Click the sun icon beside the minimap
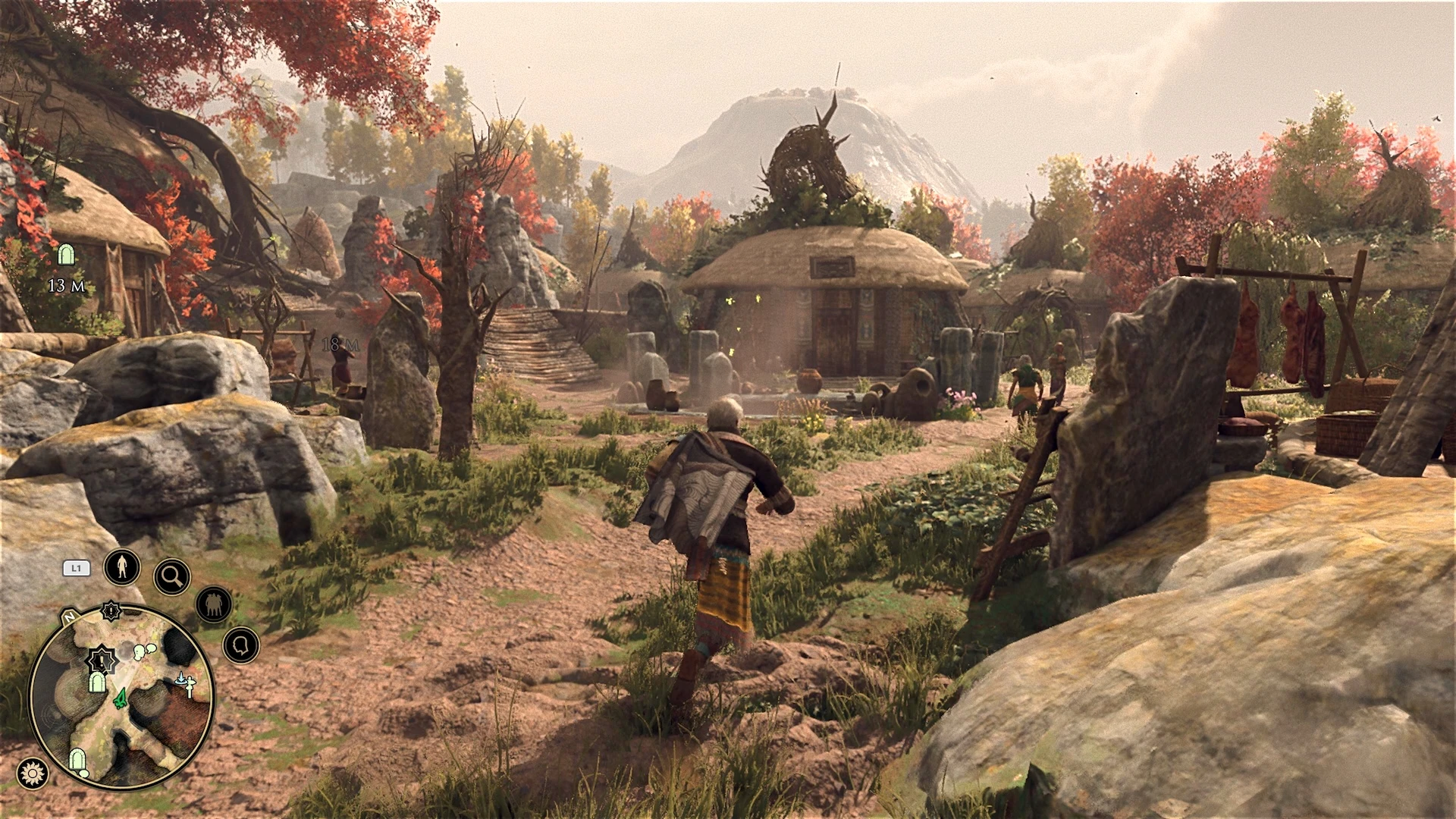The image size is (1456, 819). (x=33, y=773)
